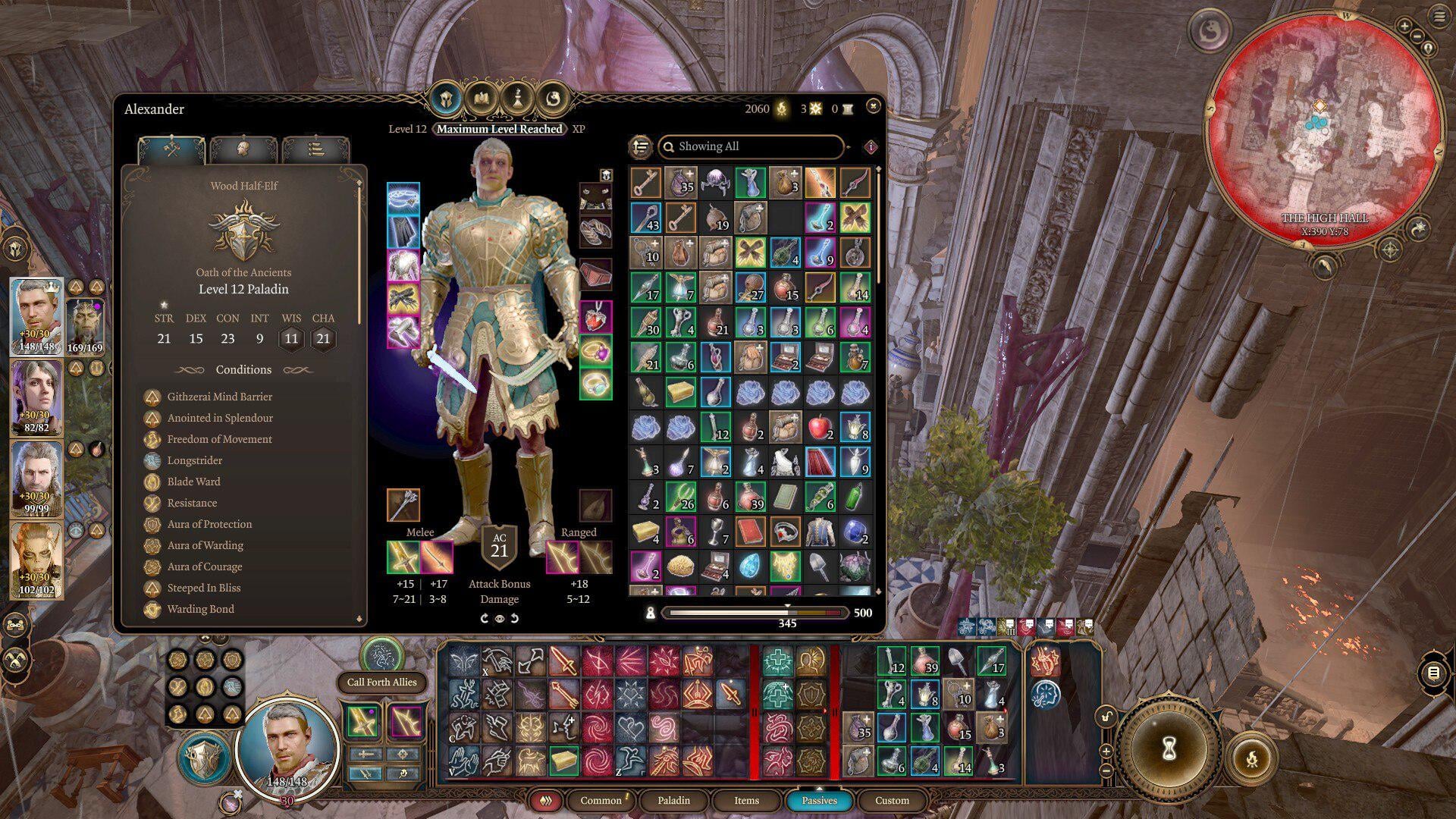Viewport: 1456px width, 819px height.
Task: Open the sort options icon beside inventory search
Action: (639, 147)
